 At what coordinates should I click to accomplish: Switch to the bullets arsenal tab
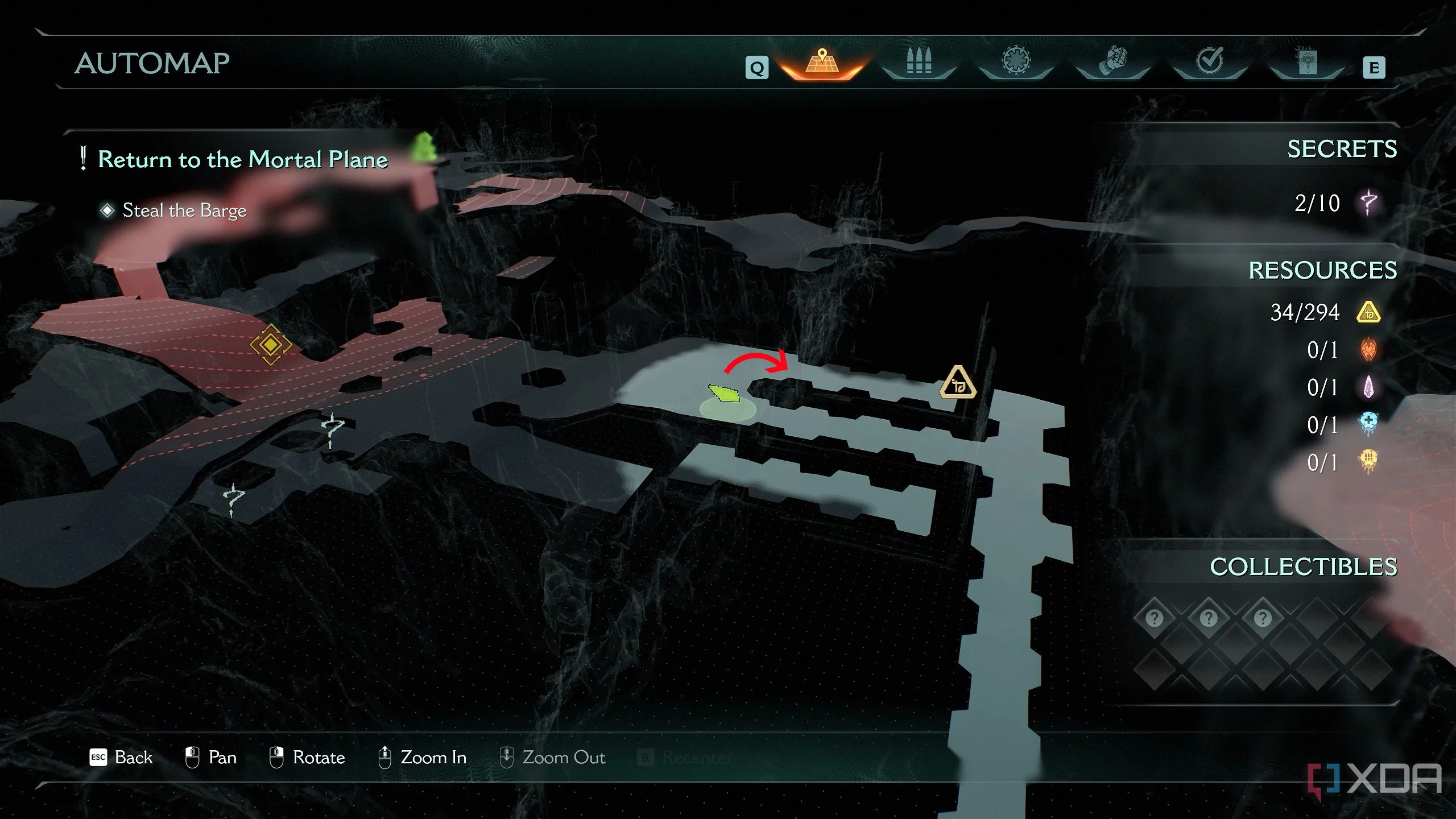pos(919,61)
